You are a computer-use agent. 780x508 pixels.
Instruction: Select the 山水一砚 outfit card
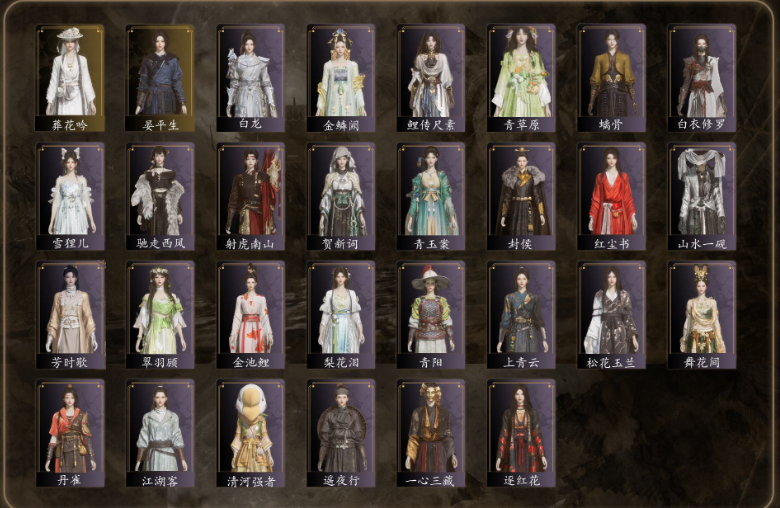point(702,196)
